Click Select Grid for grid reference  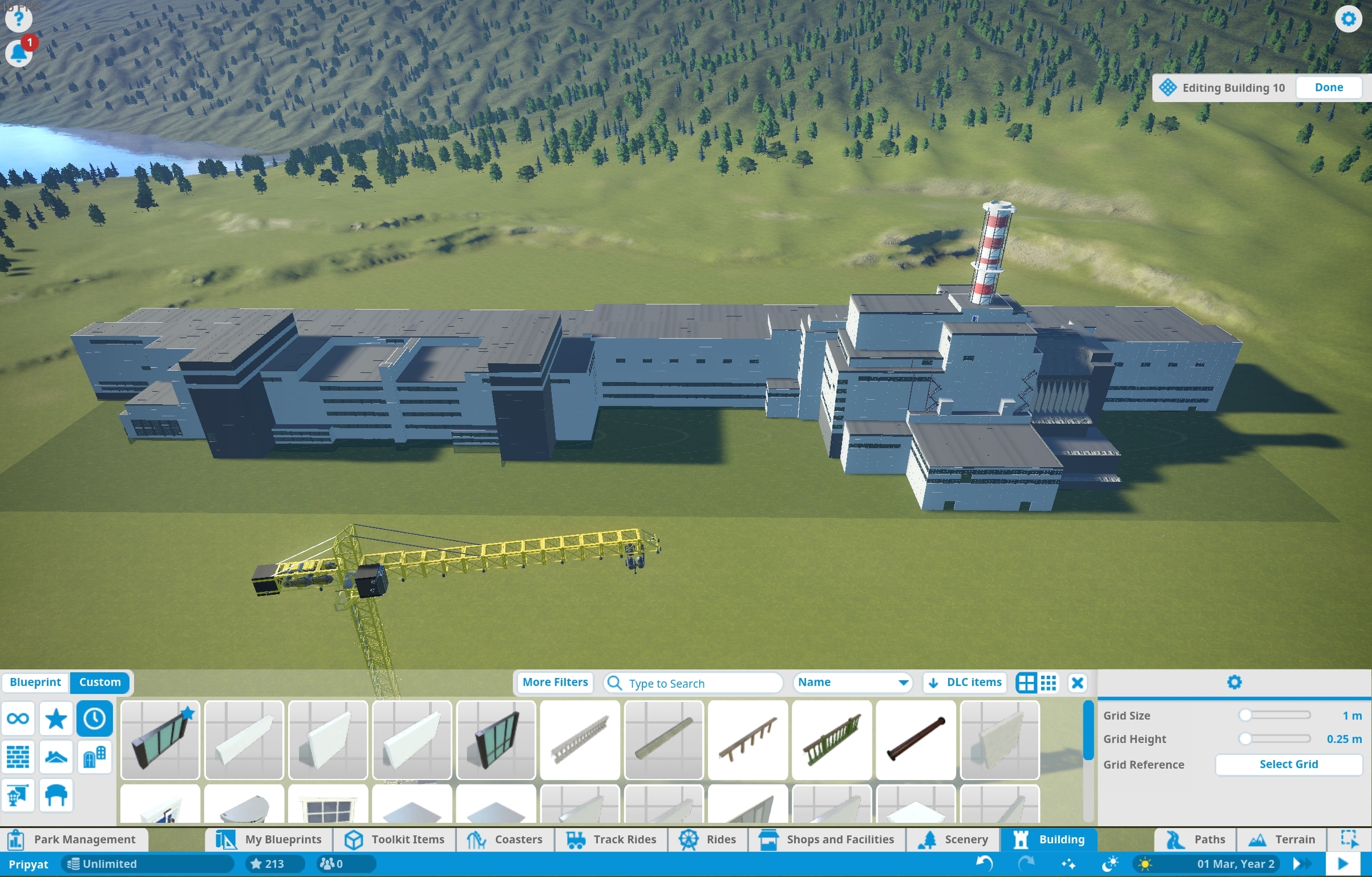click(x=1288, y=764)
